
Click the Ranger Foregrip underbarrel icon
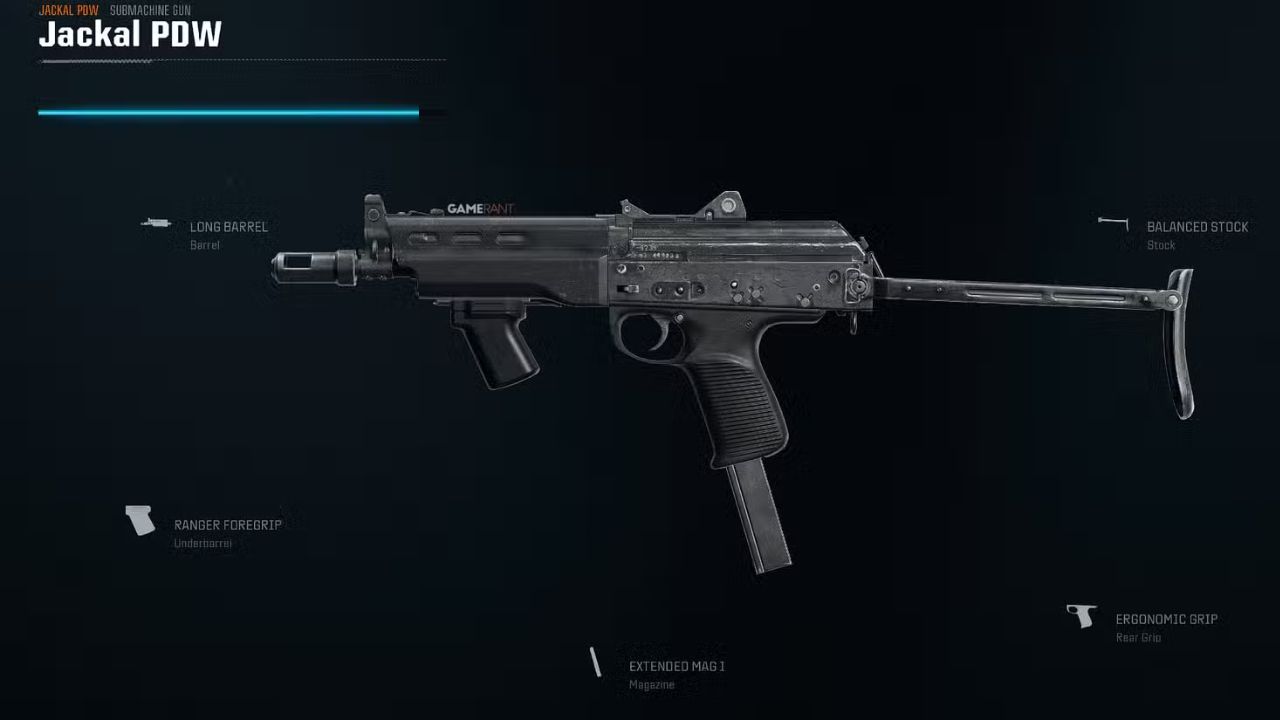(x=138, y=521)
